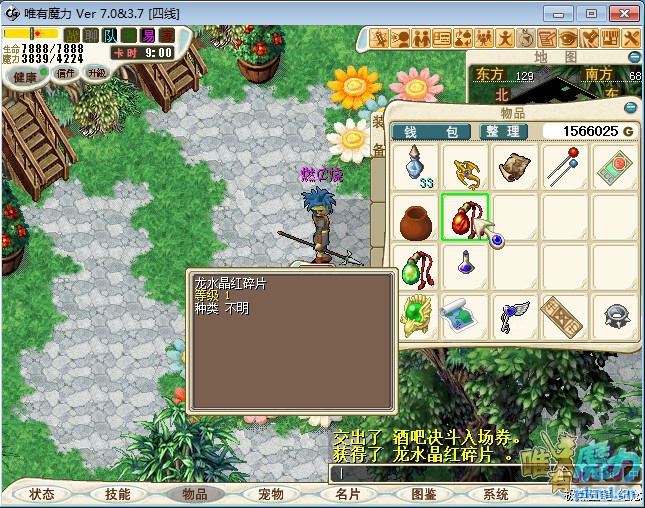Image resolution: width=645 pixels, height=508 pixels.
Task: Select the spiked iron ring item
Action: click(615, 315)
